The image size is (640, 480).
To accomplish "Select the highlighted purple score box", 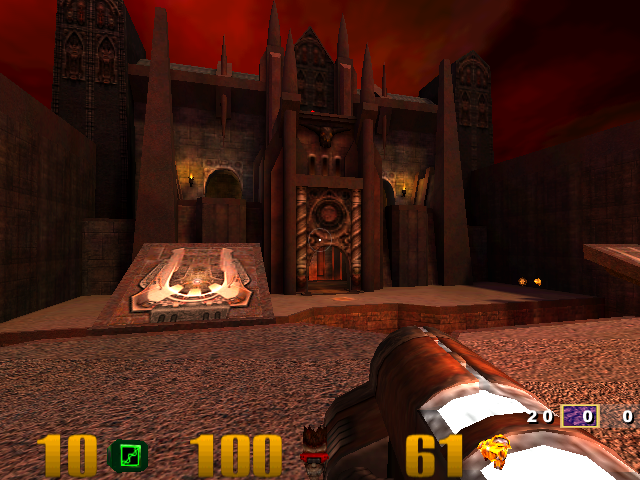I will [579, 416].
